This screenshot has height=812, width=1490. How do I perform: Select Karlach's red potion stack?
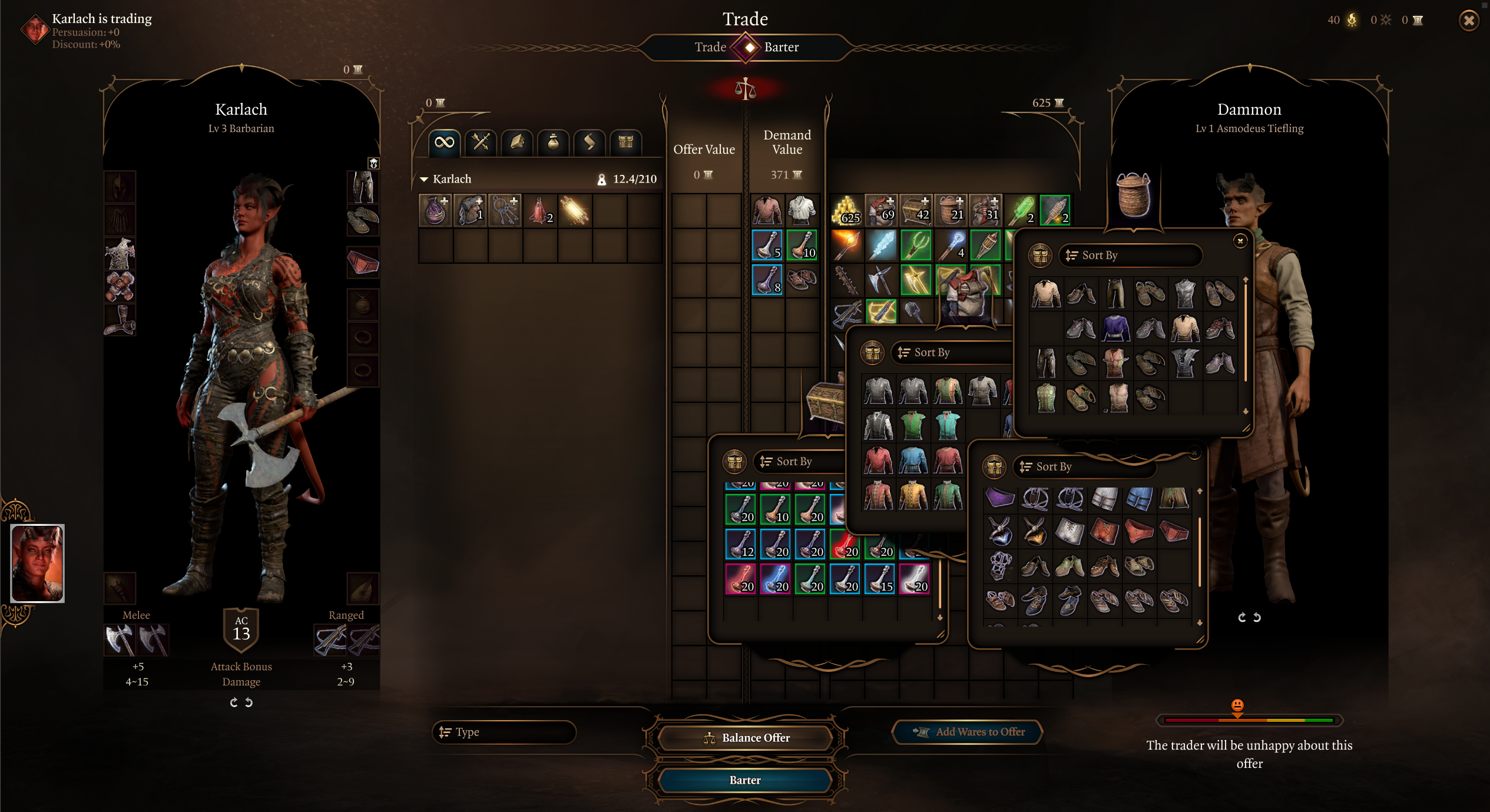click(x=540, y=211)
